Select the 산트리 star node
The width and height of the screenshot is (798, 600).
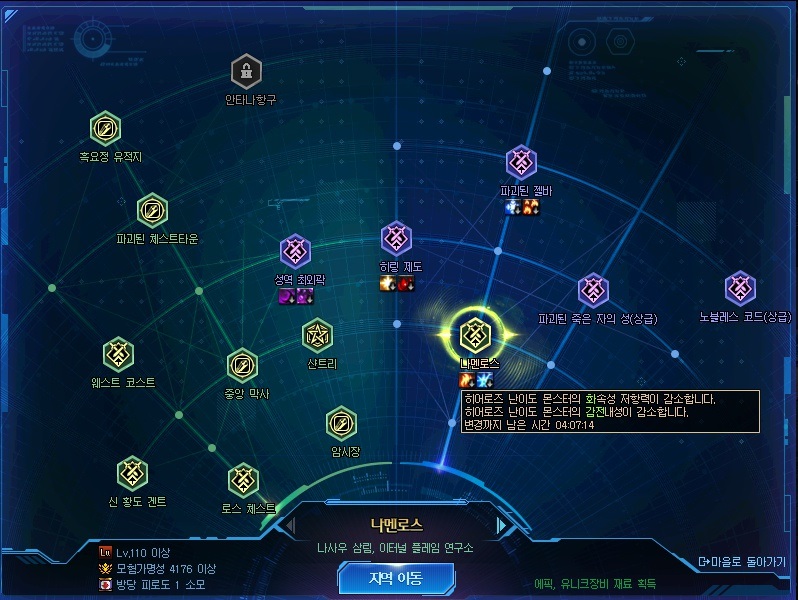318,335
